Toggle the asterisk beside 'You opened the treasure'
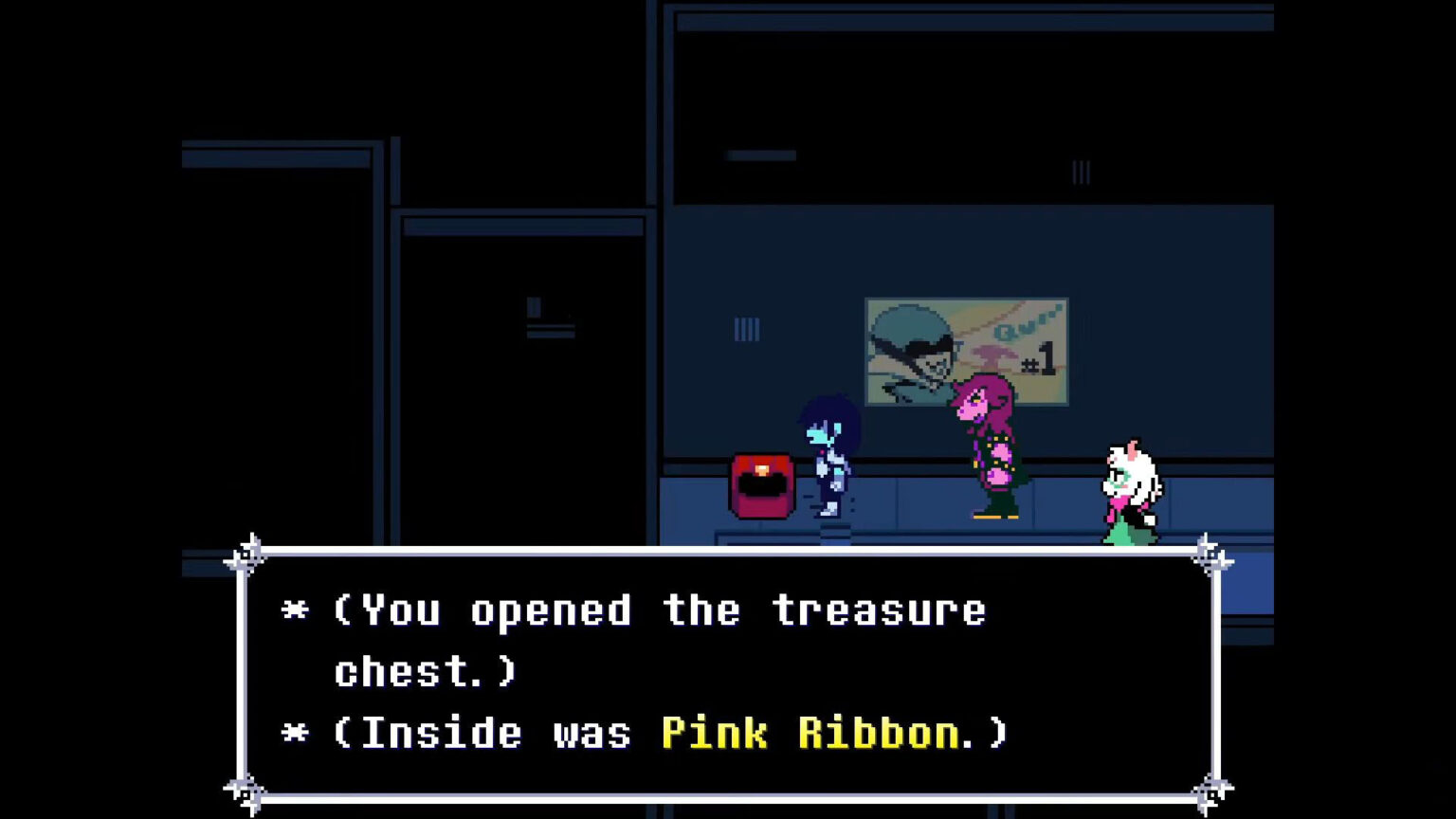 point(297,611)
